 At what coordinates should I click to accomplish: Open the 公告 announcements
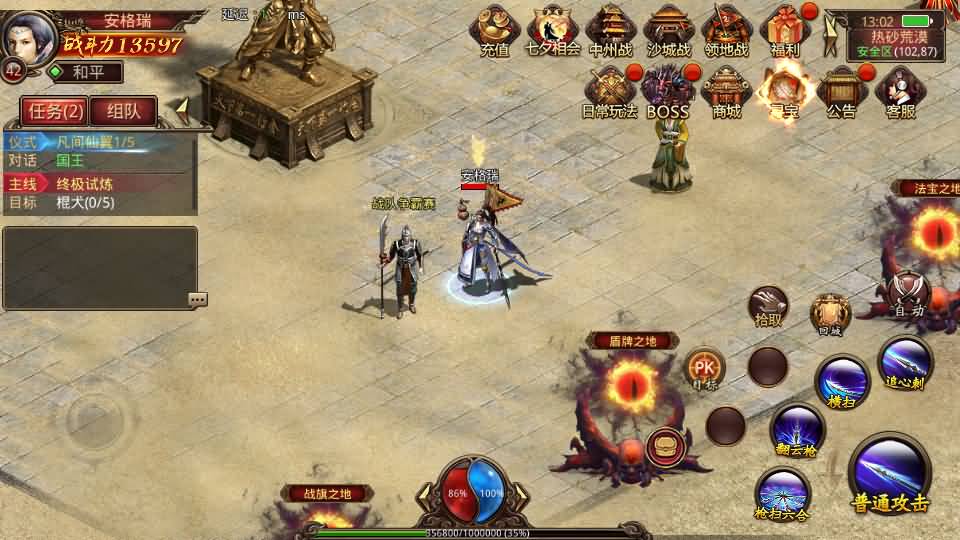point(841,90)
